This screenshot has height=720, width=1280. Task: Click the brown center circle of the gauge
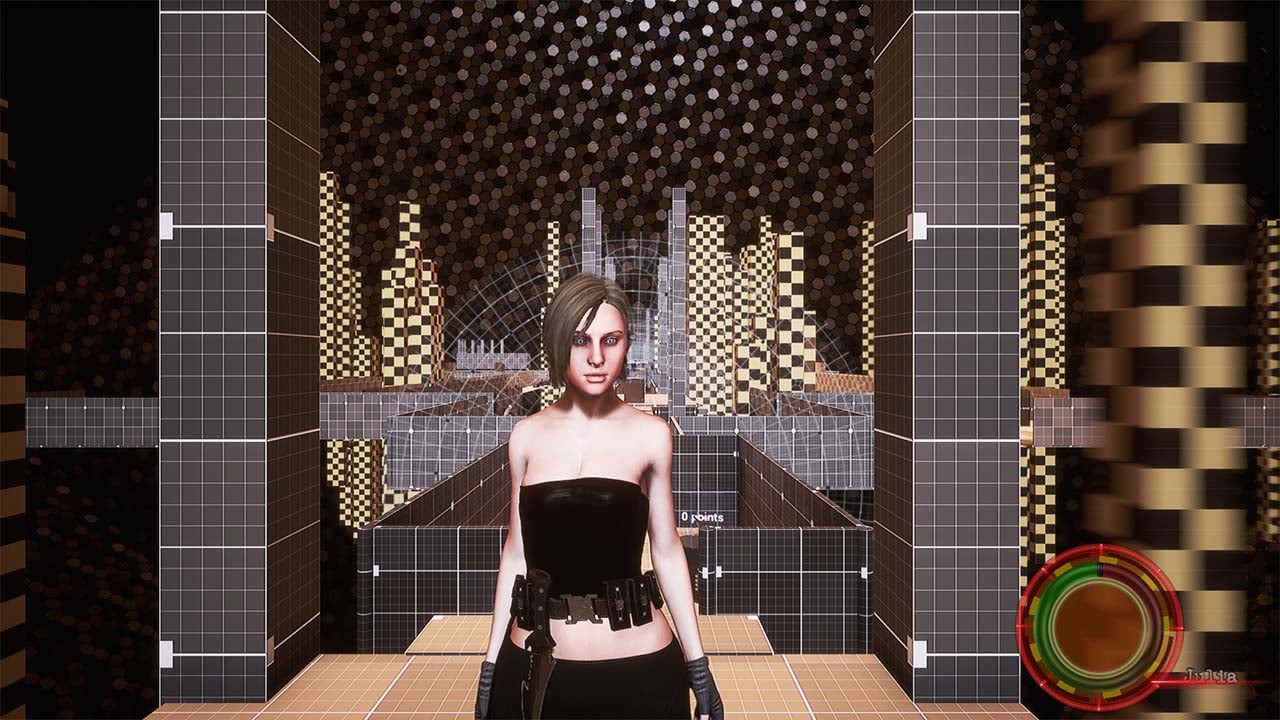click(1100, 625)
